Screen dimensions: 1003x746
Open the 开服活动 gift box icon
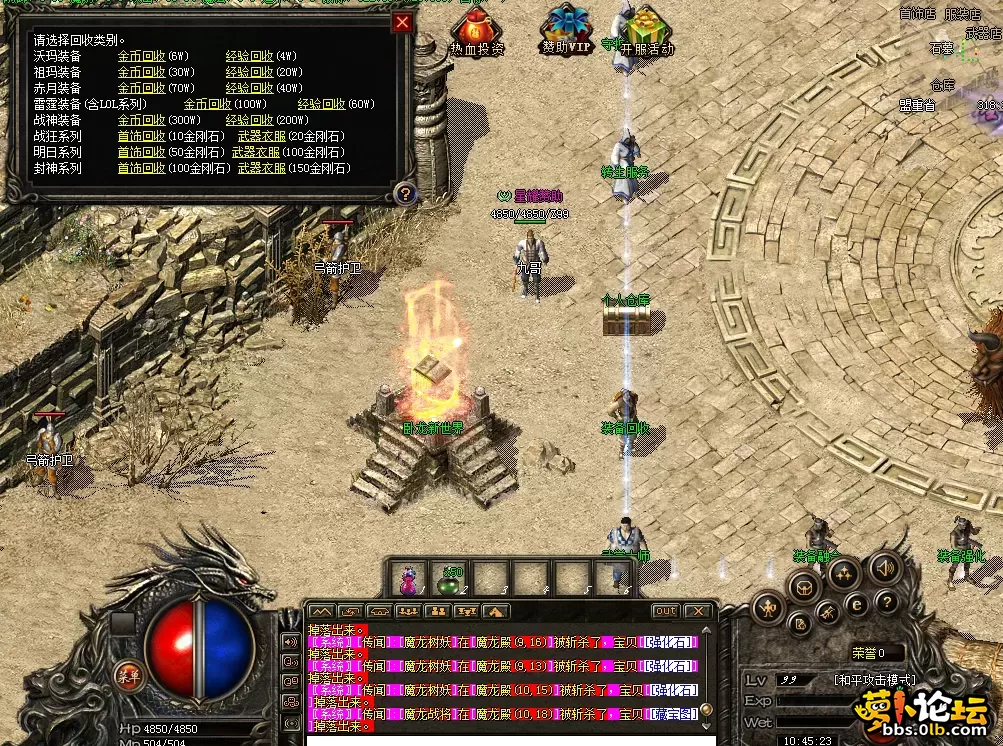tap(648, 28)
